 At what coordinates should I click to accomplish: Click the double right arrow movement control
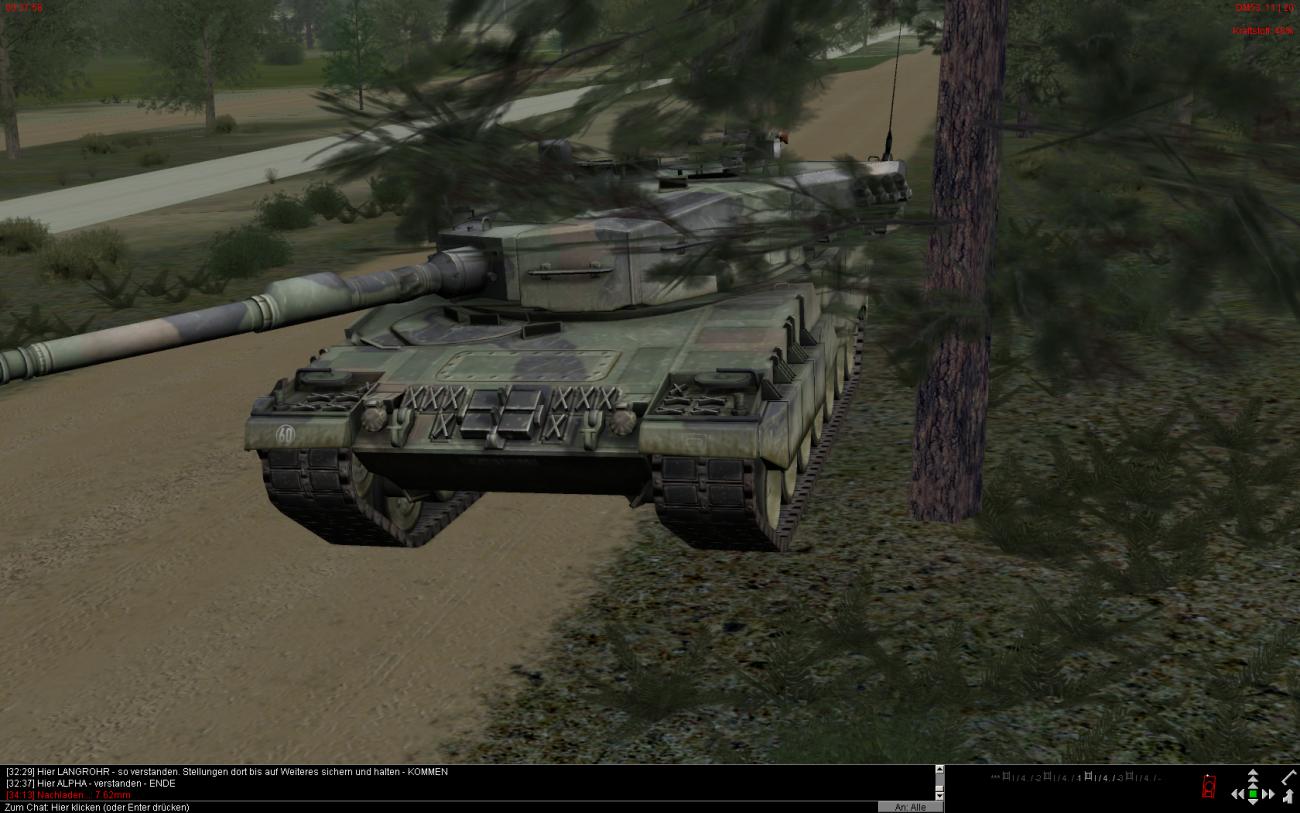click(1268, 794)
